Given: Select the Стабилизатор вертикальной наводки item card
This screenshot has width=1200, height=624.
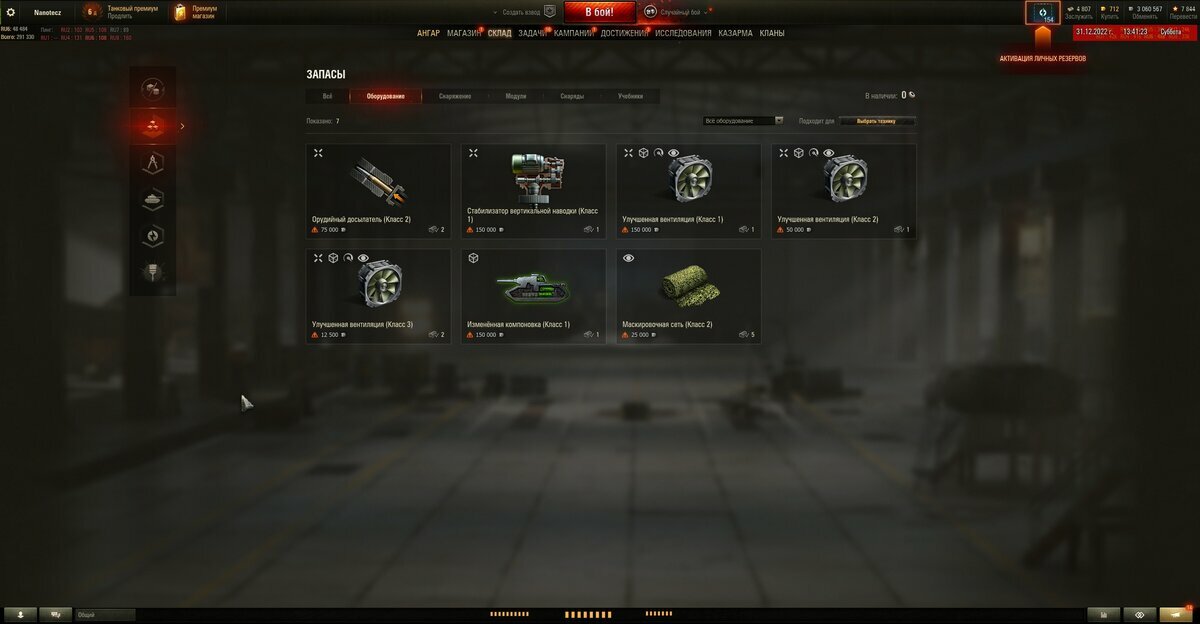Looking at the screenshot, I should point(533,190).
